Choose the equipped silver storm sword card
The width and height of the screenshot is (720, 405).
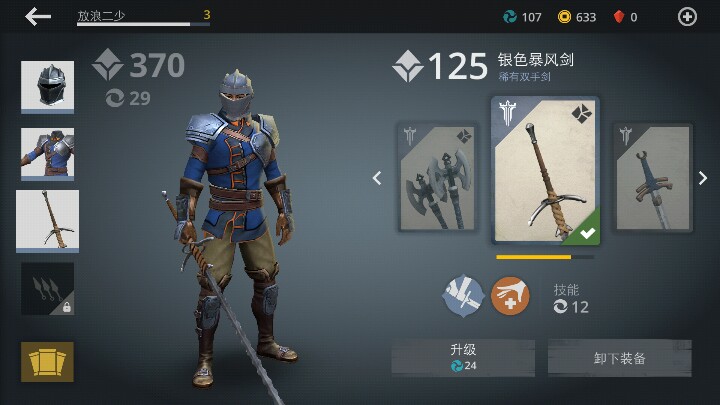(x=545, y=171)
